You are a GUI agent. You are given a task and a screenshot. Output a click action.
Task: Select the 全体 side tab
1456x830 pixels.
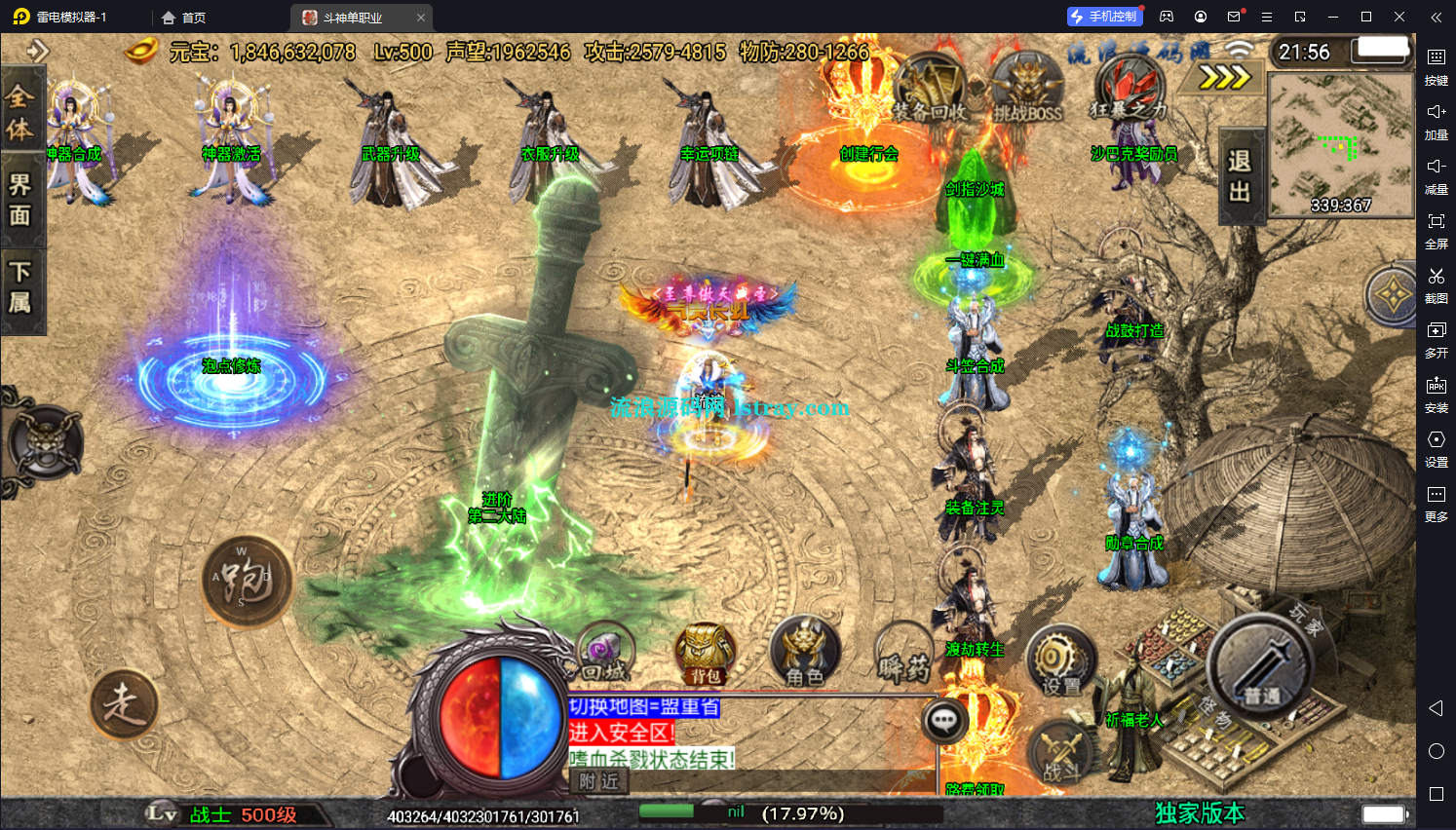pyautogui.click(x=20, y=112)
